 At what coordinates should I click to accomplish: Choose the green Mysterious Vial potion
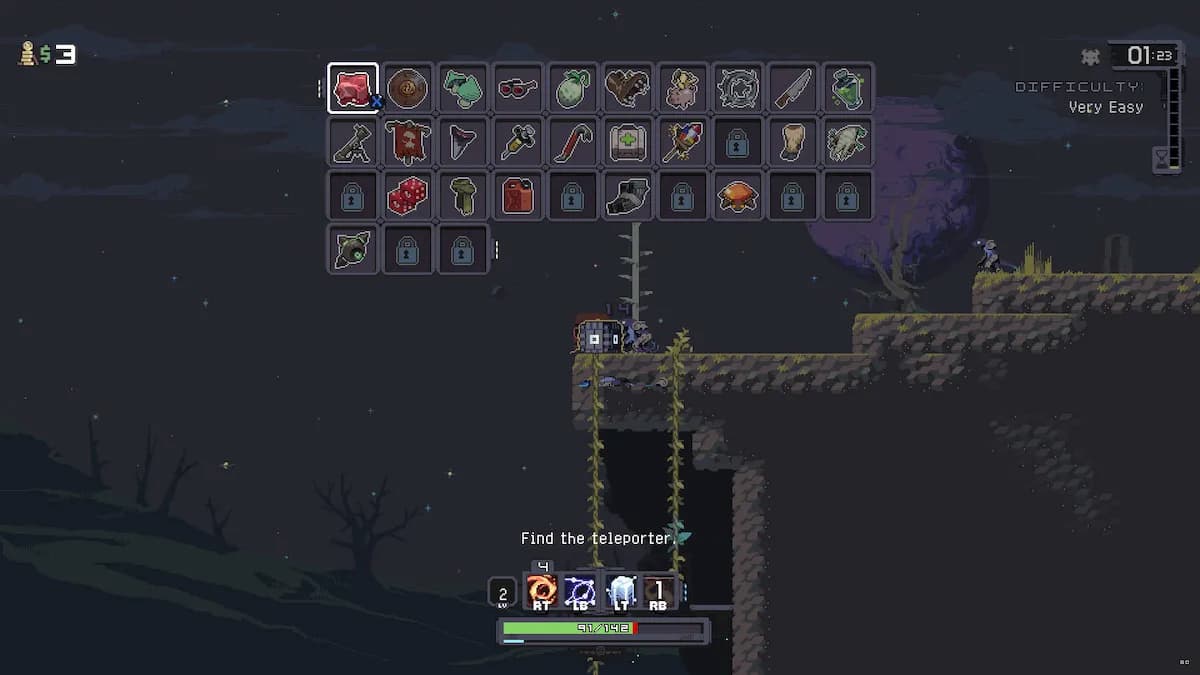[847, 88]
